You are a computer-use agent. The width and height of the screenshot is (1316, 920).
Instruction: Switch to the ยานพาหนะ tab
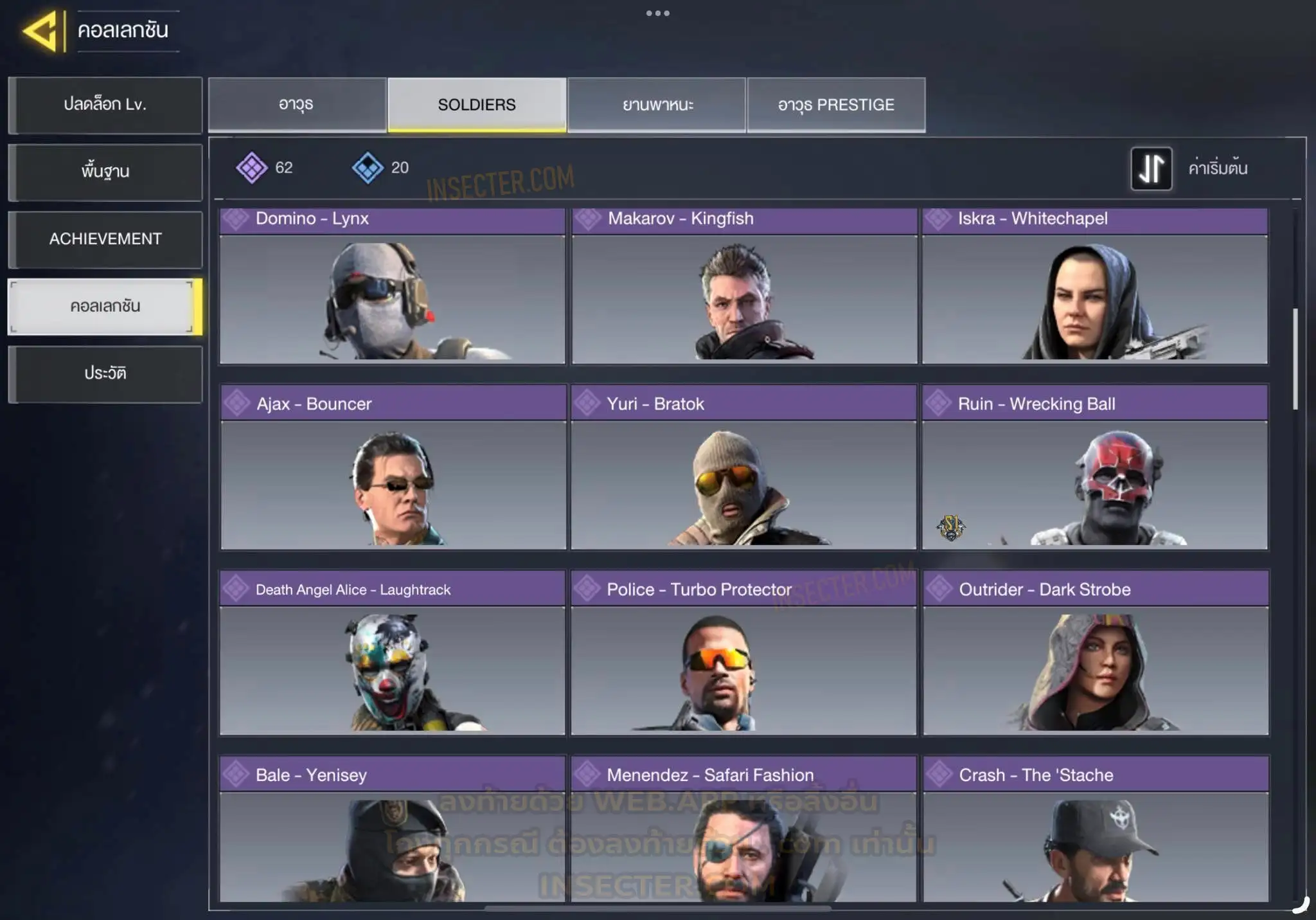657,105
